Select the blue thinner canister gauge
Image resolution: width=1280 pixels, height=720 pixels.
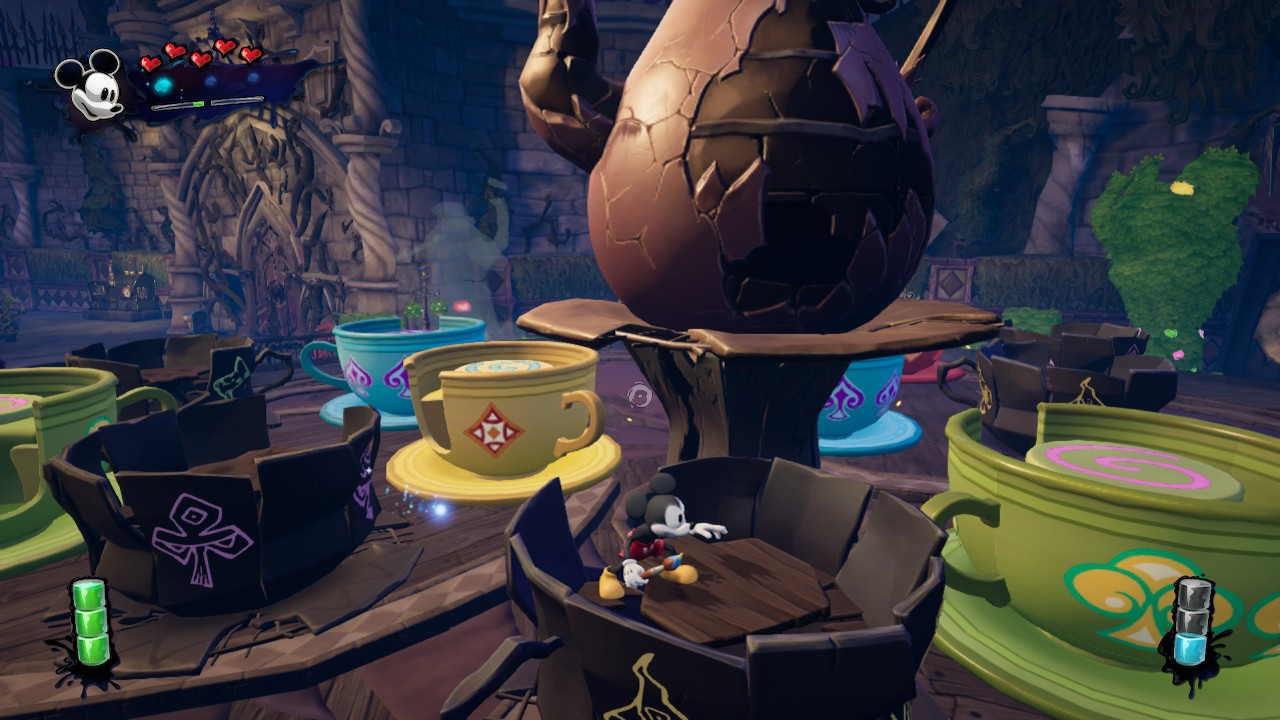1190,624
